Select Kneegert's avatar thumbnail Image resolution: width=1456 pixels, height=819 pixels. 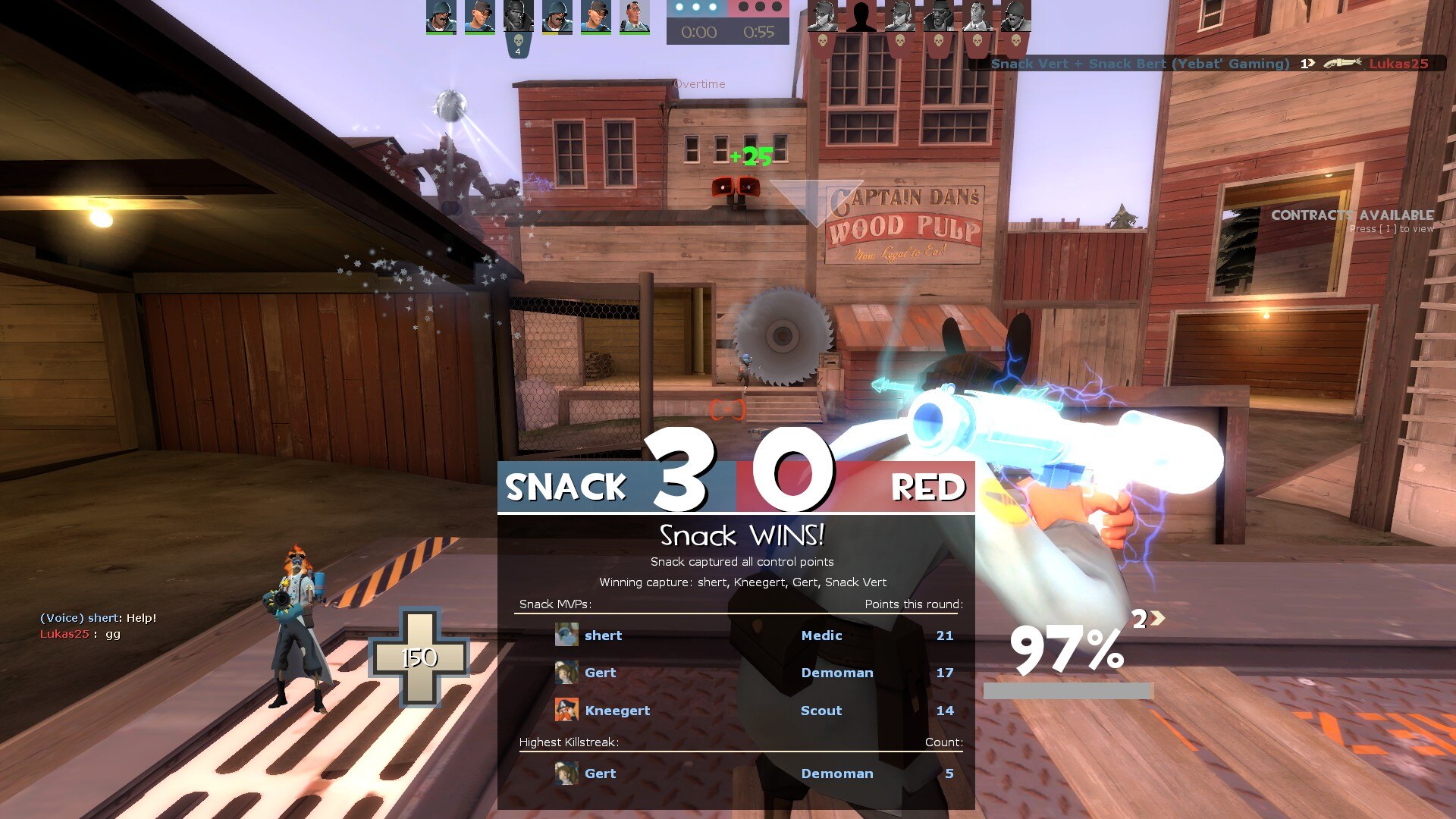[566, 711]
